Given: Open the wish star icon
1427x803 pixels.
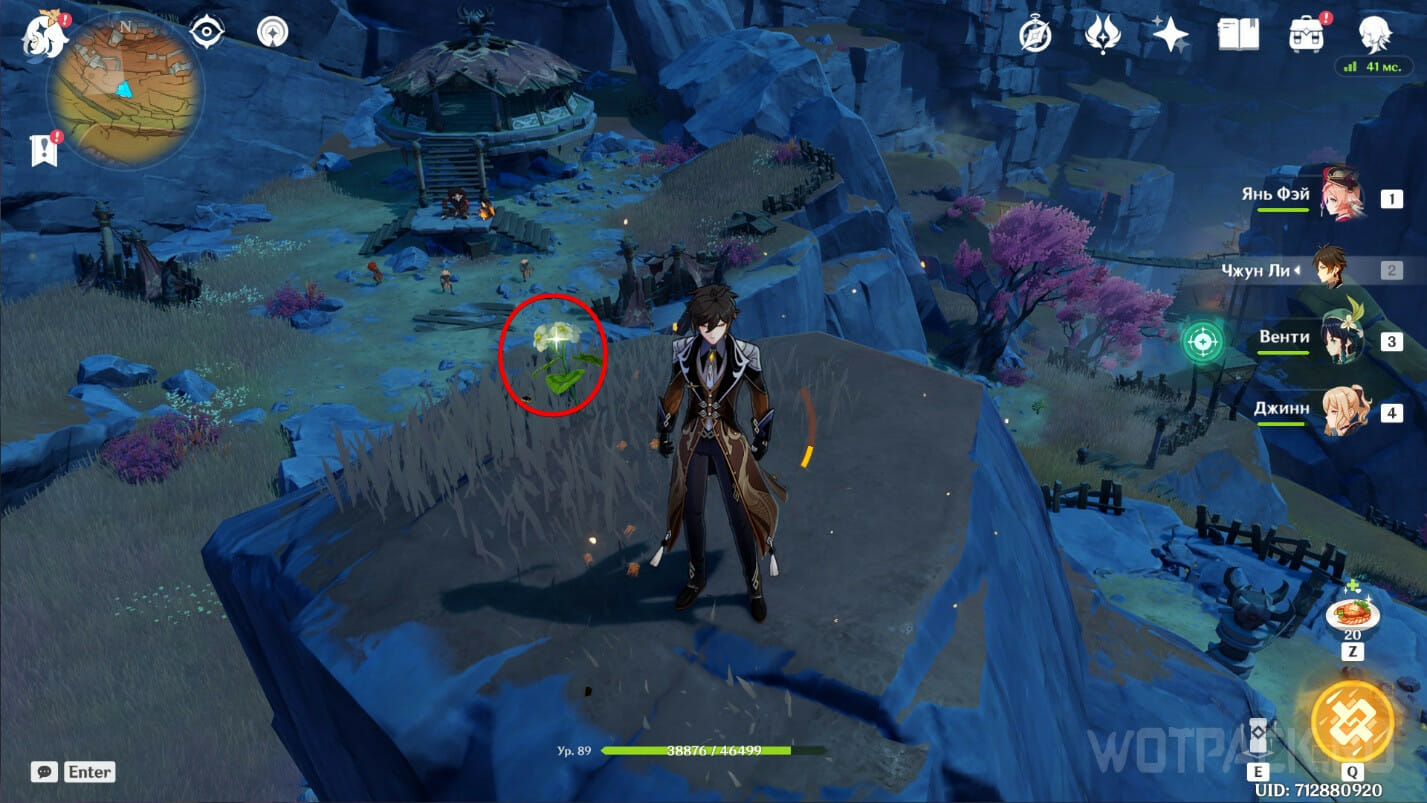Looking at the screenshot, I should coord(1170,35).
